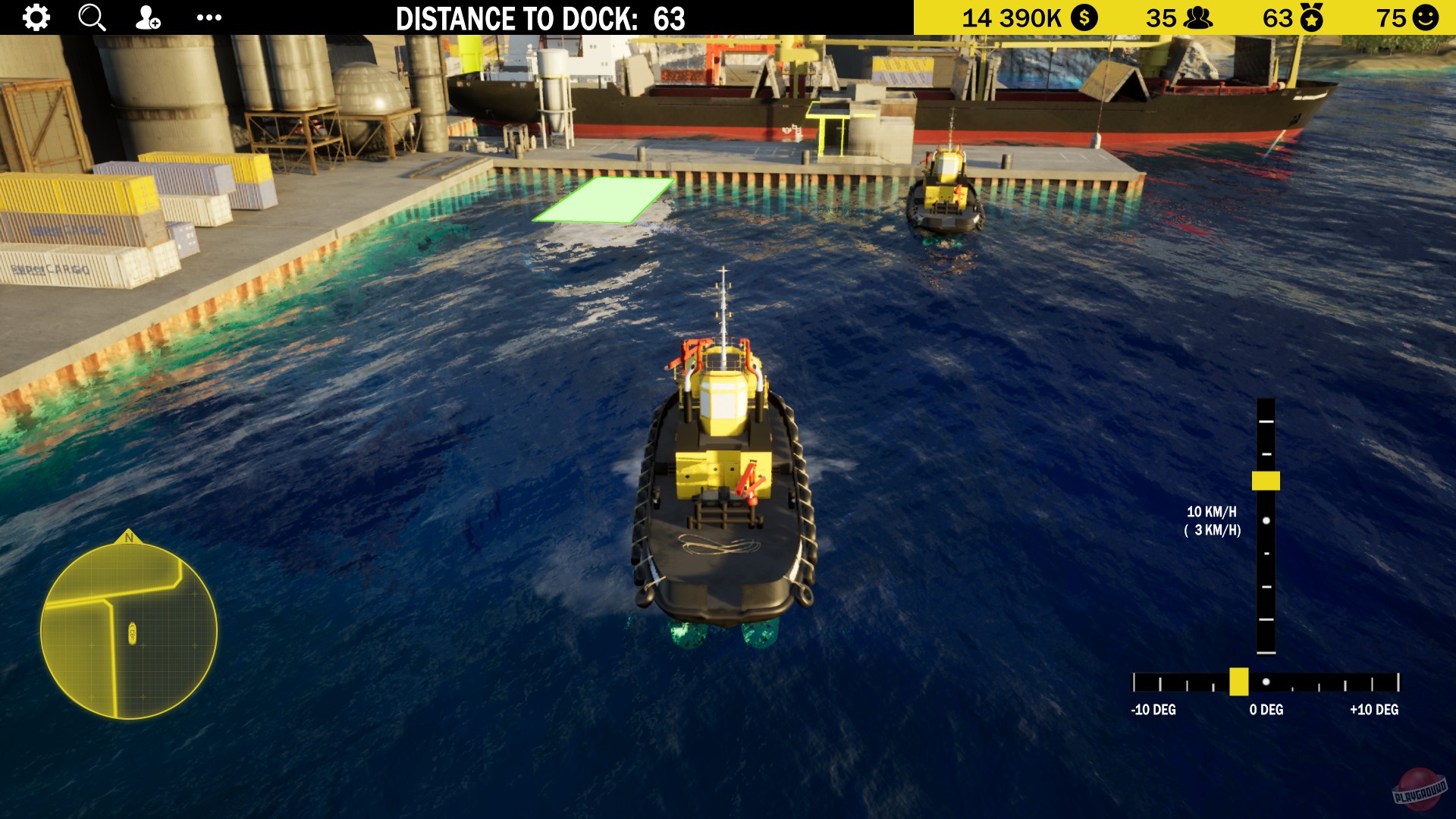This screenshot has width=1456, height=819.
Task: Click the North marker on the minimap compass
Action: (129, 538)
